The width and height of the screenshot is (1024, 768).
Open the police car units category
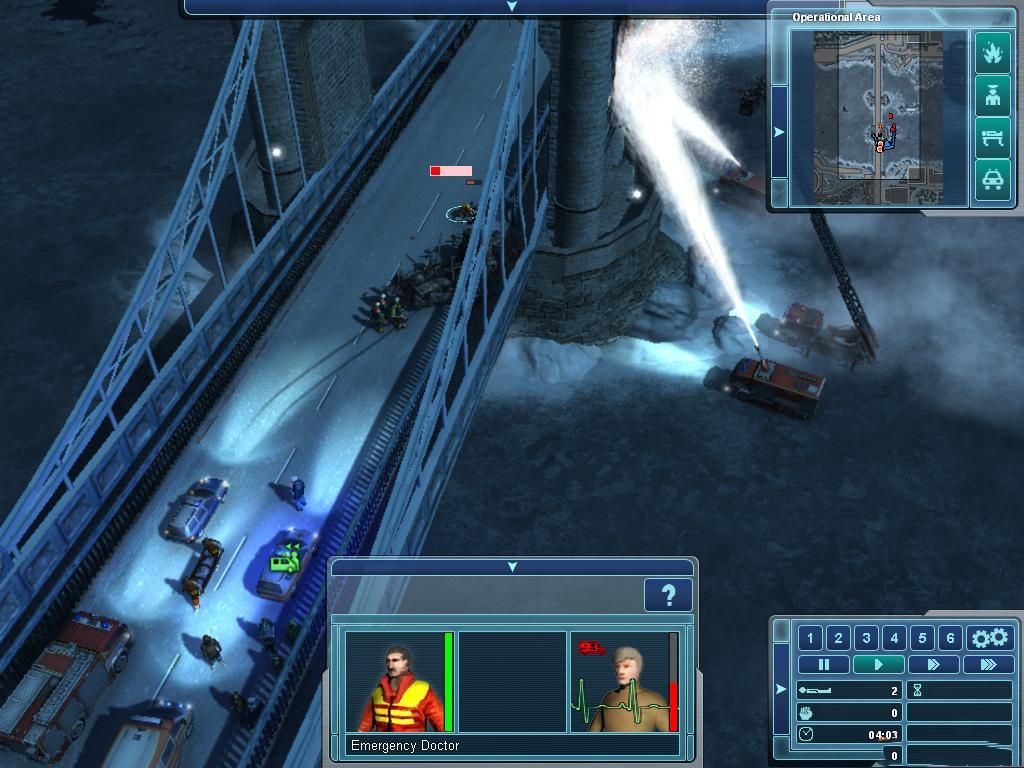pyautogui.click(x=992, y=181)
